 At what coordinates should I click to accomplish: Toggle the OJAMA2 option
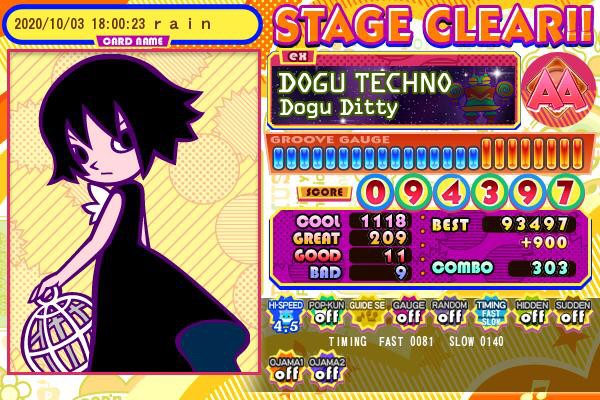326,368
